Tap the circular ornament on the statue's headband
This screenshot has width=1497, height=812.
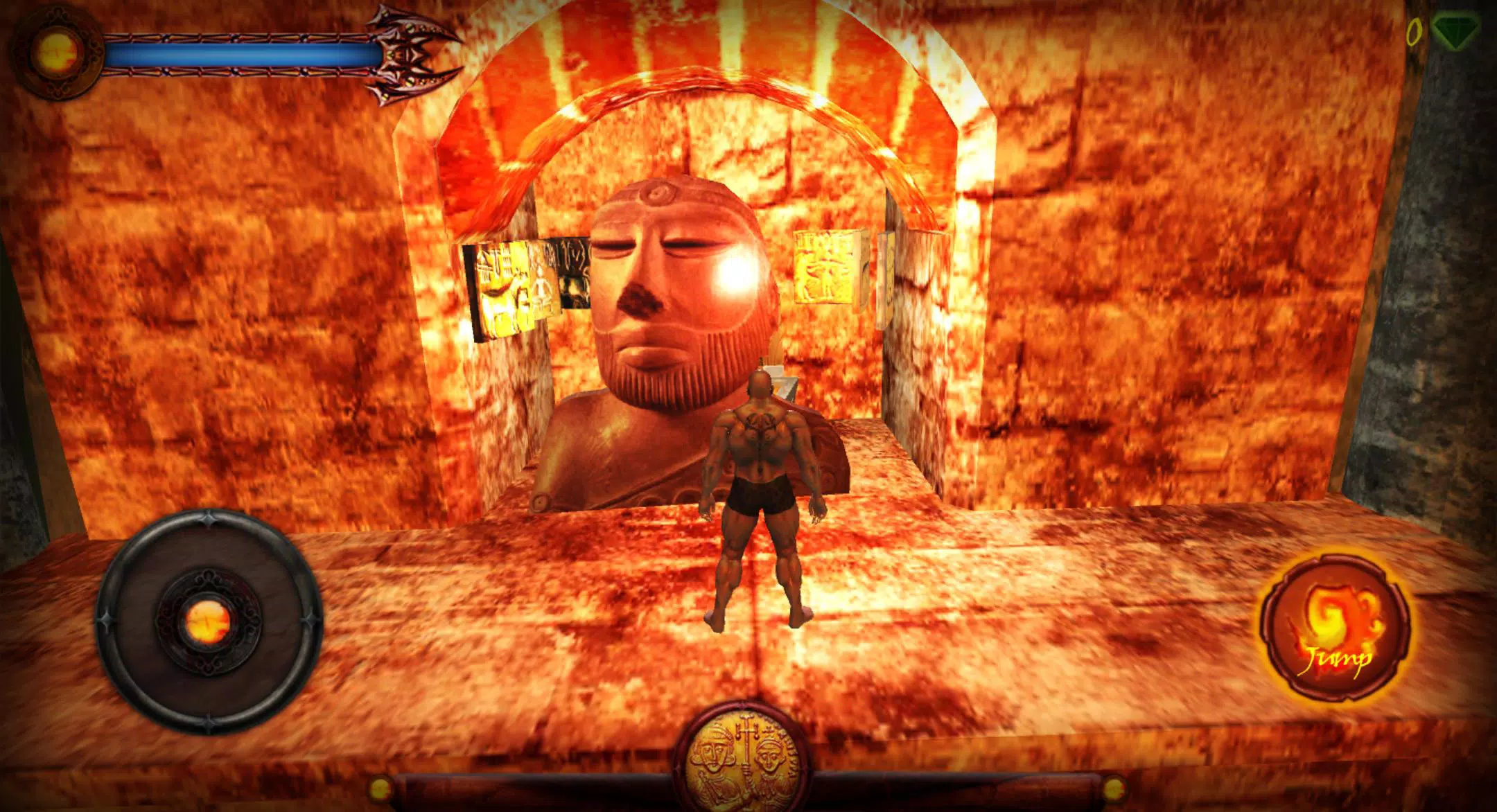tap(658, 192)
